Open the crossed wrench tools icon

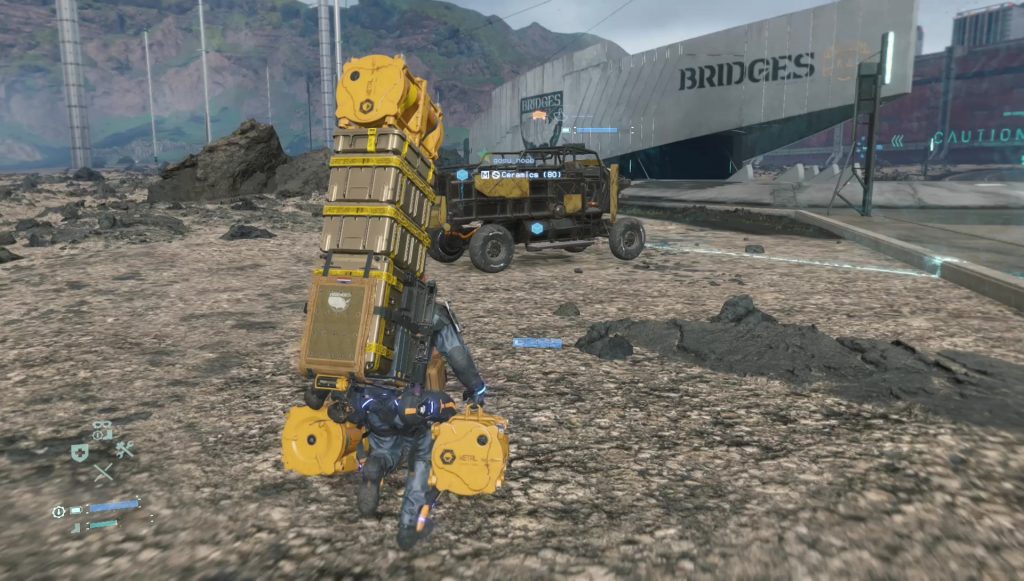pos(124,450)
